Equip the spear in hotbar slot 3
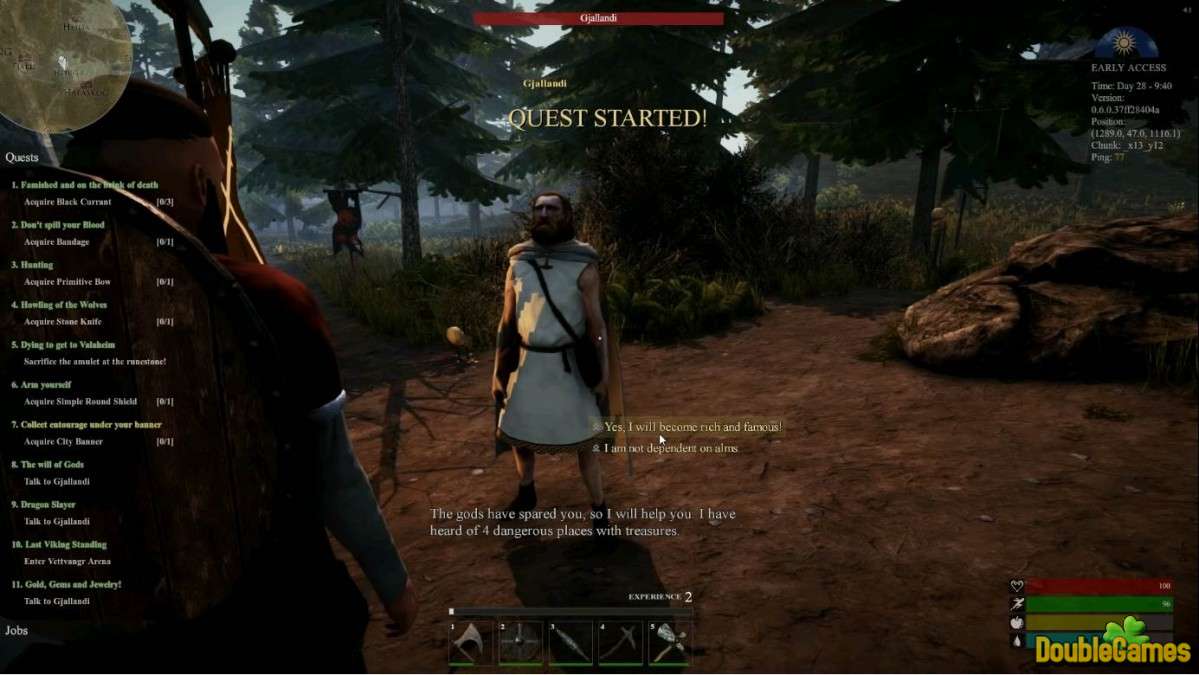1199x675 pixels. [x=570, y=643]
